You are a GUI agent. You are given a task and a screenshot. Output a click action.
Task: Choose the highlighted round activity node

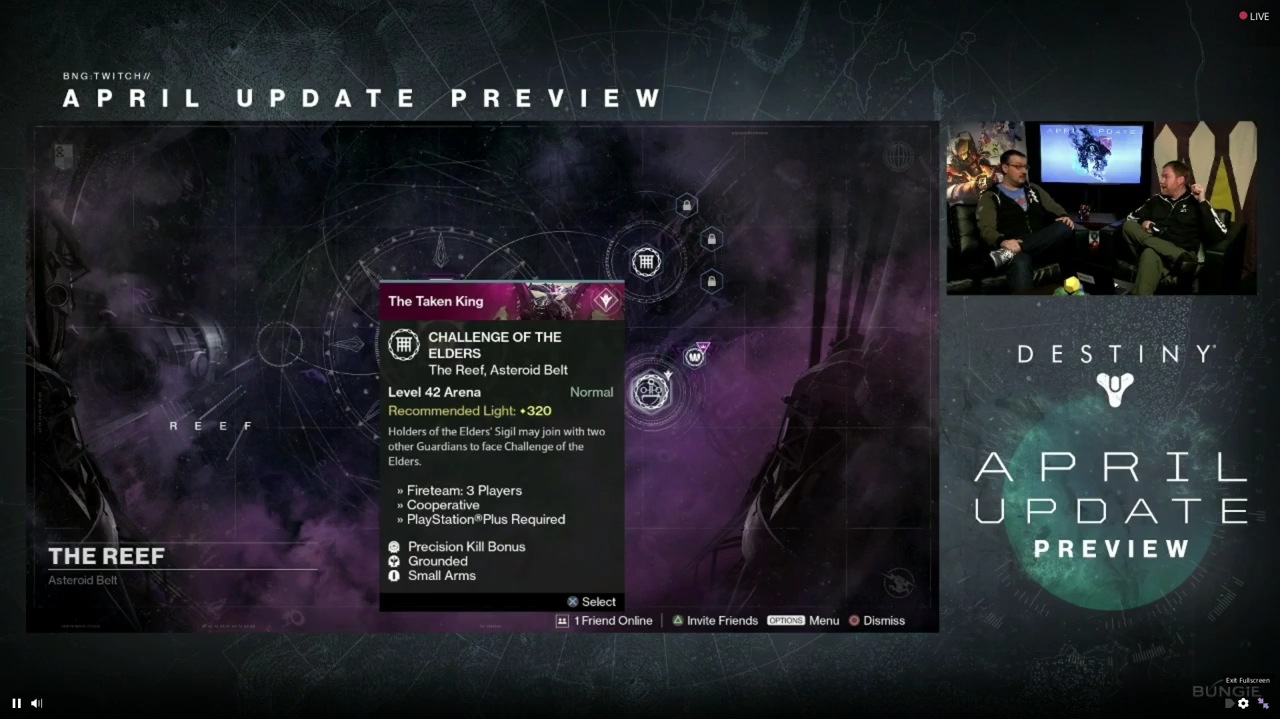coord(652,390)
